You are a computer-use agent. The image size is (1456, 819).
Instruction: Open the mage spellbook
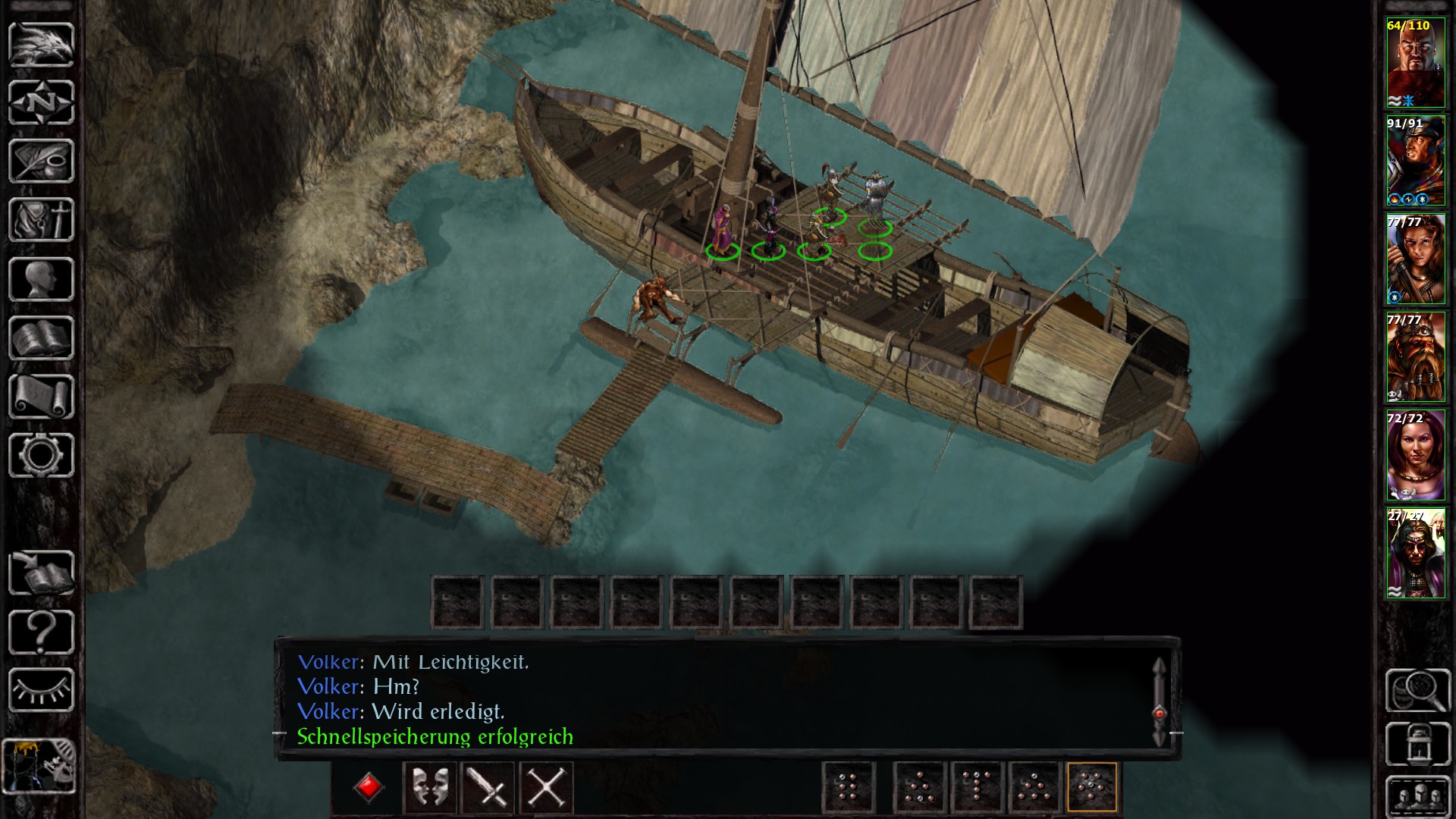(x=41, y=338)
